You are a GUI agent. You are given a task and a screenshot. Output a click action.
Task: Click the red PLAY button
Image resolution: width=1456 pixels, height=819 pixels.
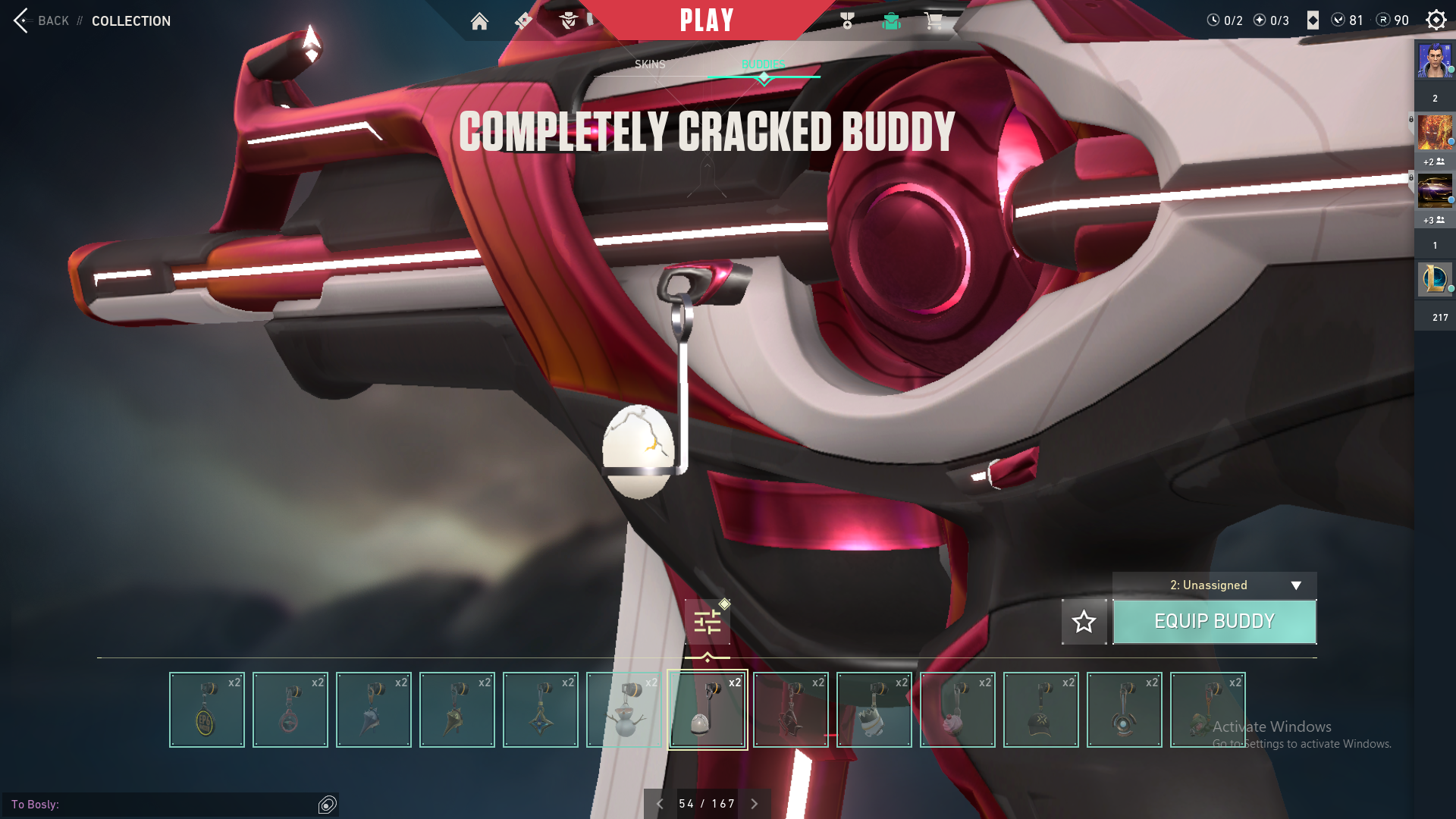click(707, 20)
